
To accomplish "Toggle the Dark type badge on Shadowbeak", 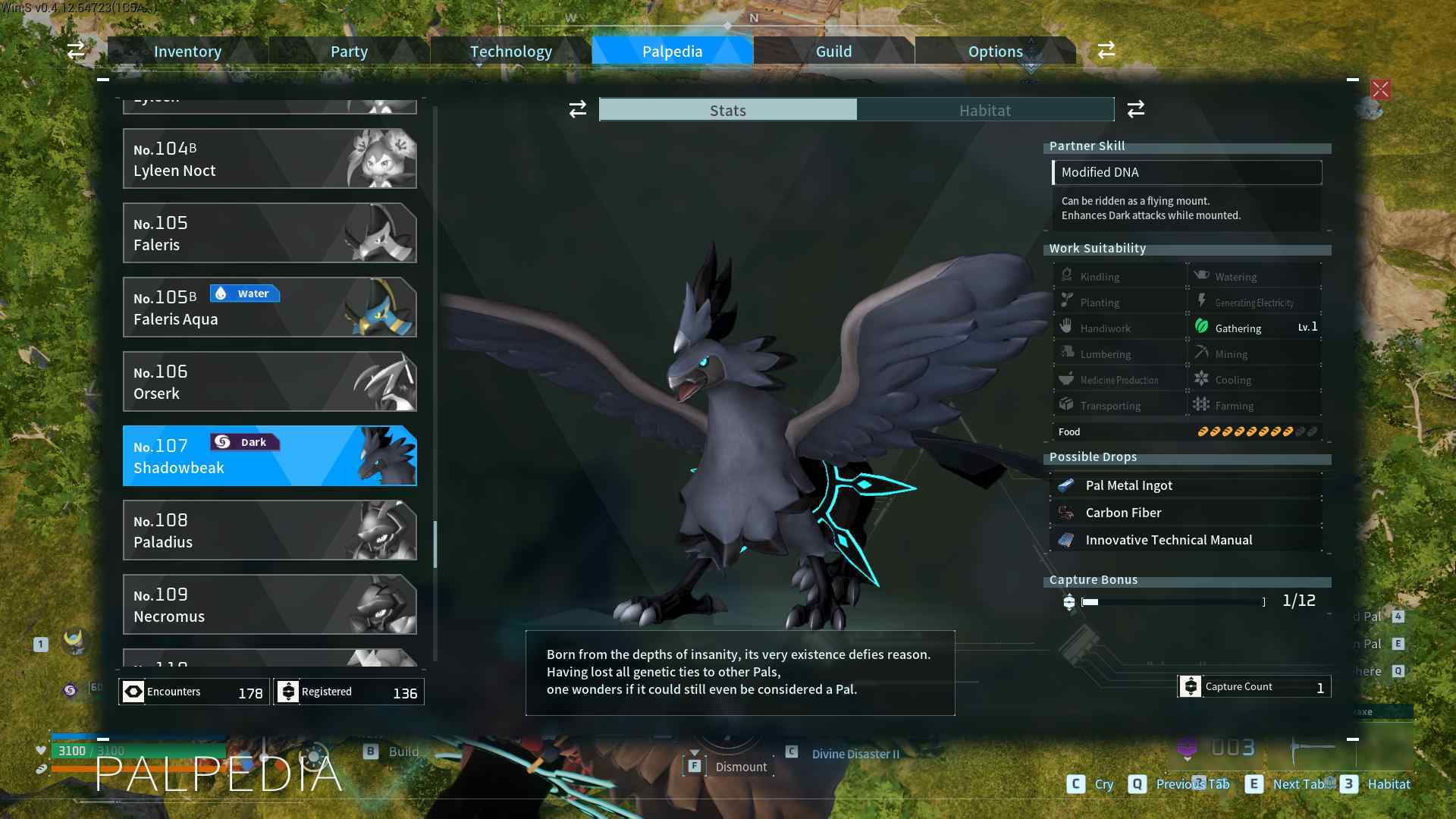I will (x=244, y=441).
